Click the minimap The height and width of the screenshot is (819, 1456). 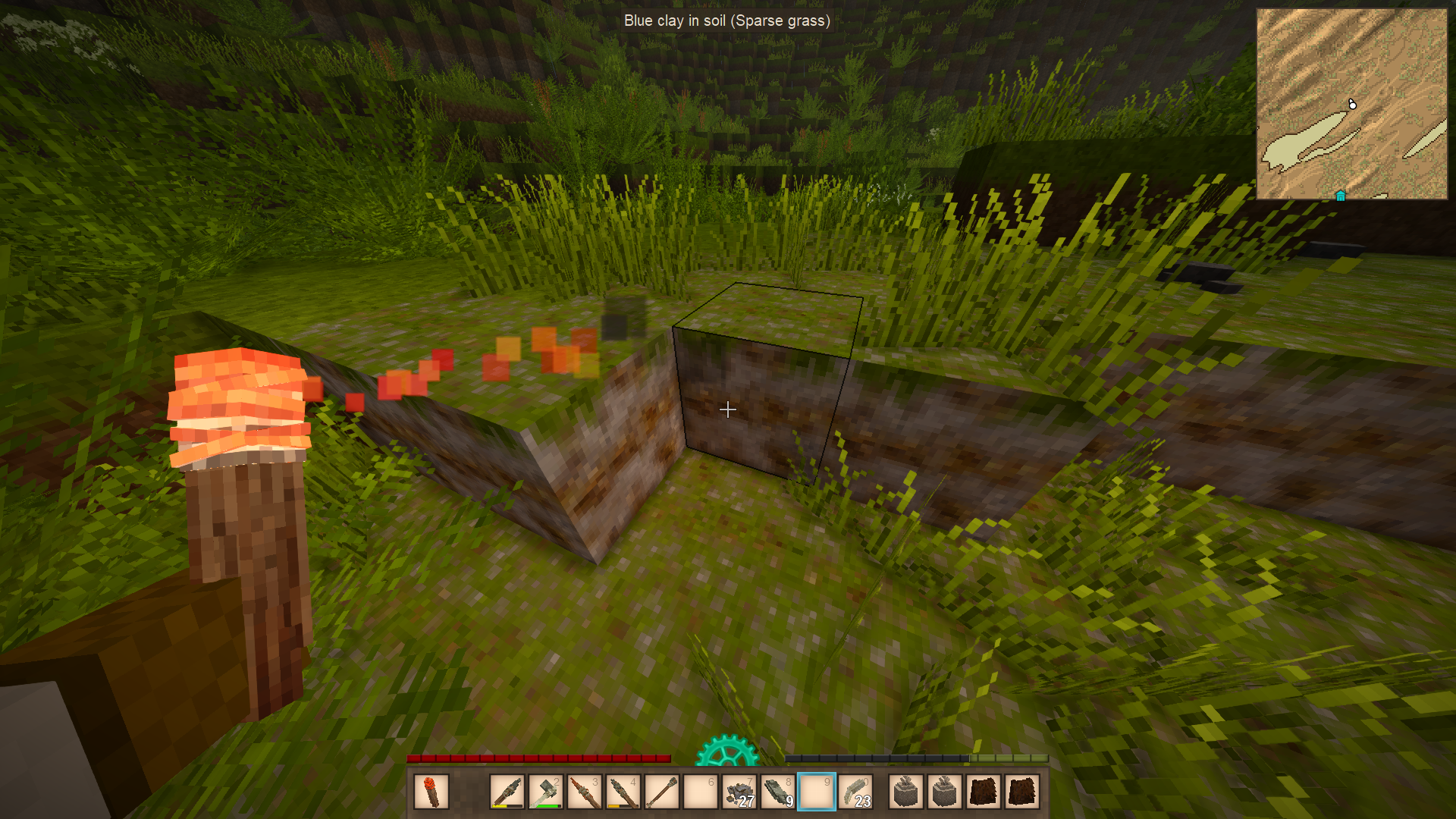1351,104
